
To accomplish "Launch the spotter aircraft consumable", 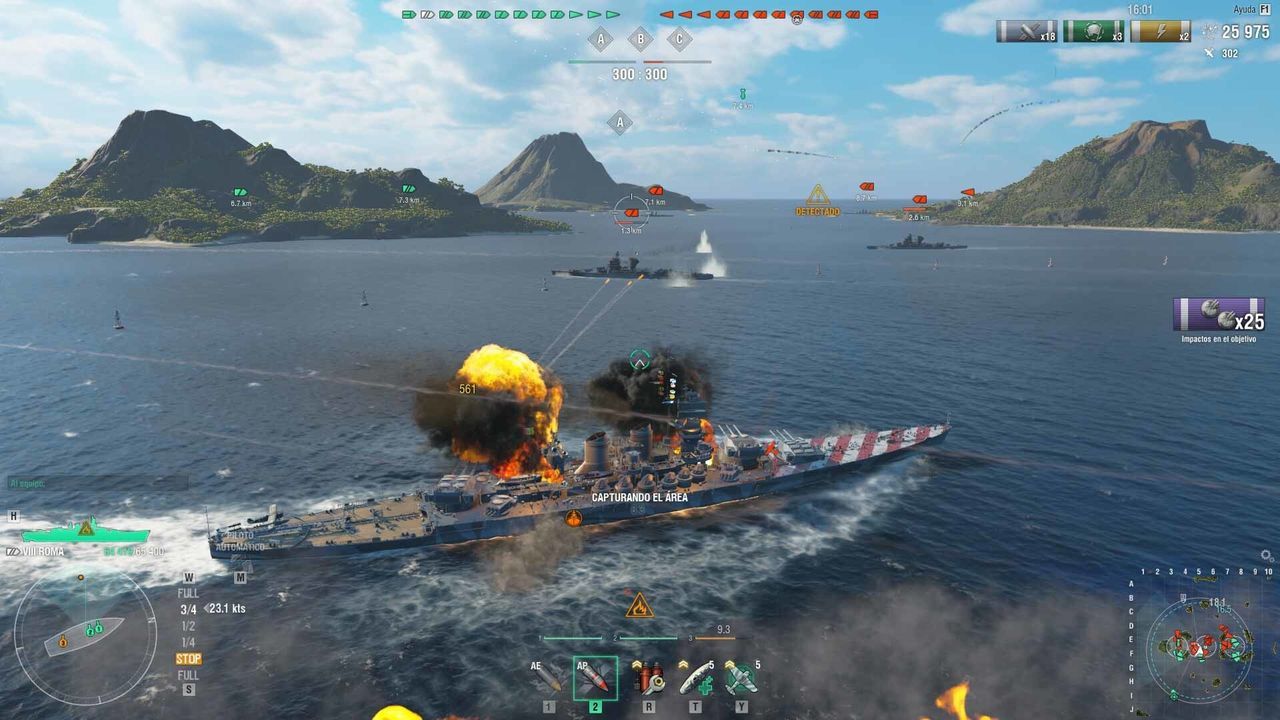I will point(696,677).
